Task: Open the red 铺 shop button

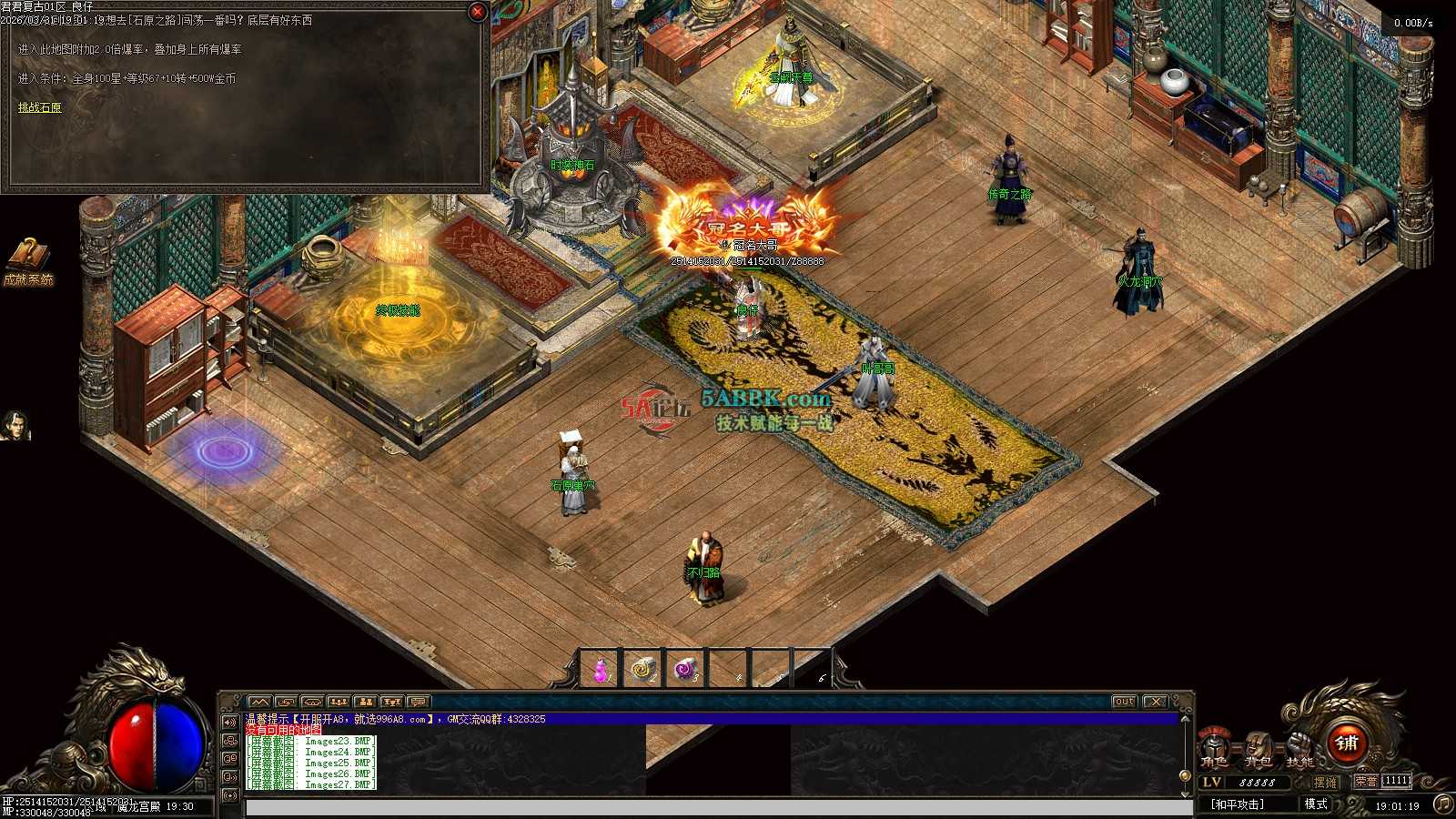Action: click(1347, 743)
